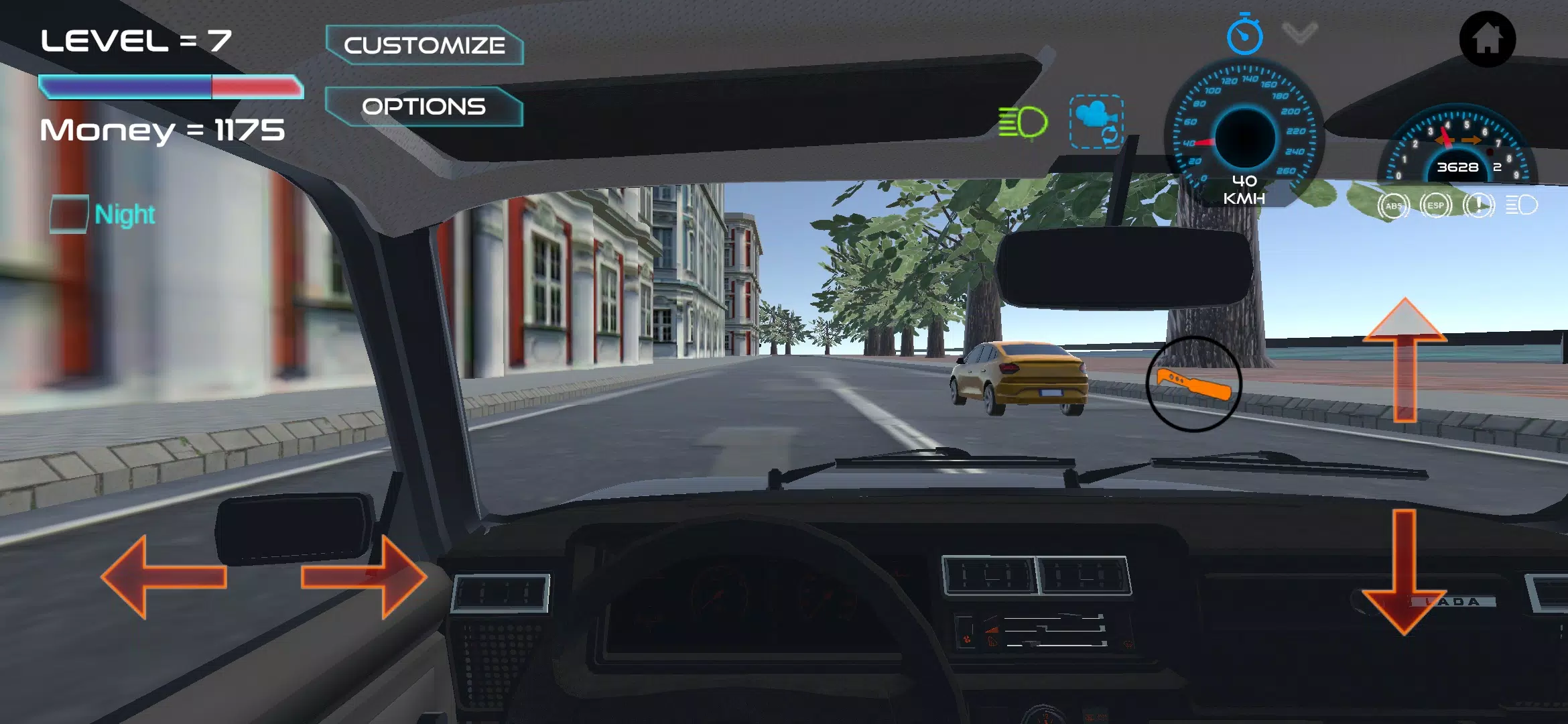Open the CUSTOMIZE menu
Screen dimensions: 1568x724
[x=424, y=45]
